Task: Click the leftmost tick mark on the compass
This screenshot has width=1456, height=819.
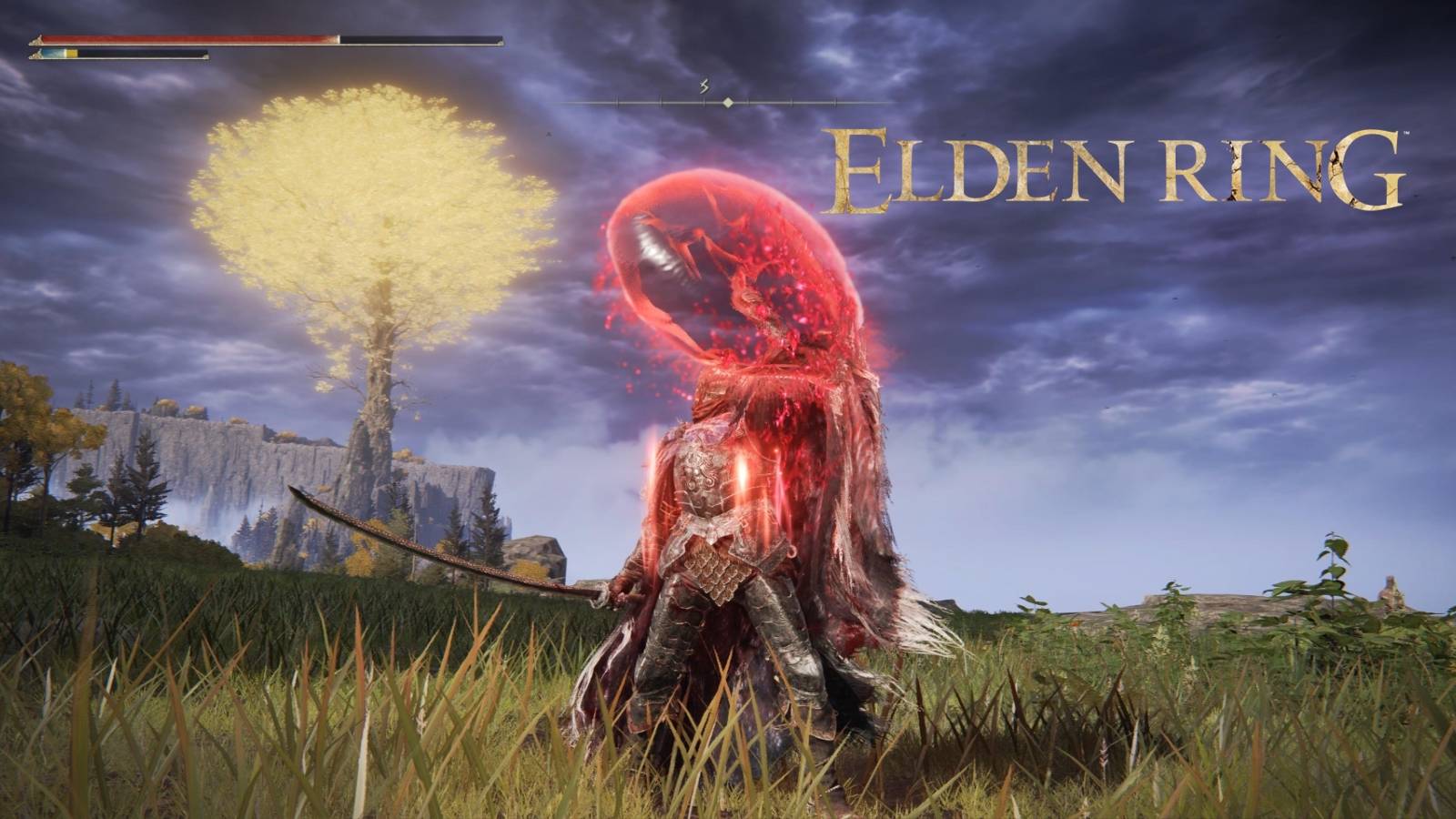Action: (x=615, y=102)
